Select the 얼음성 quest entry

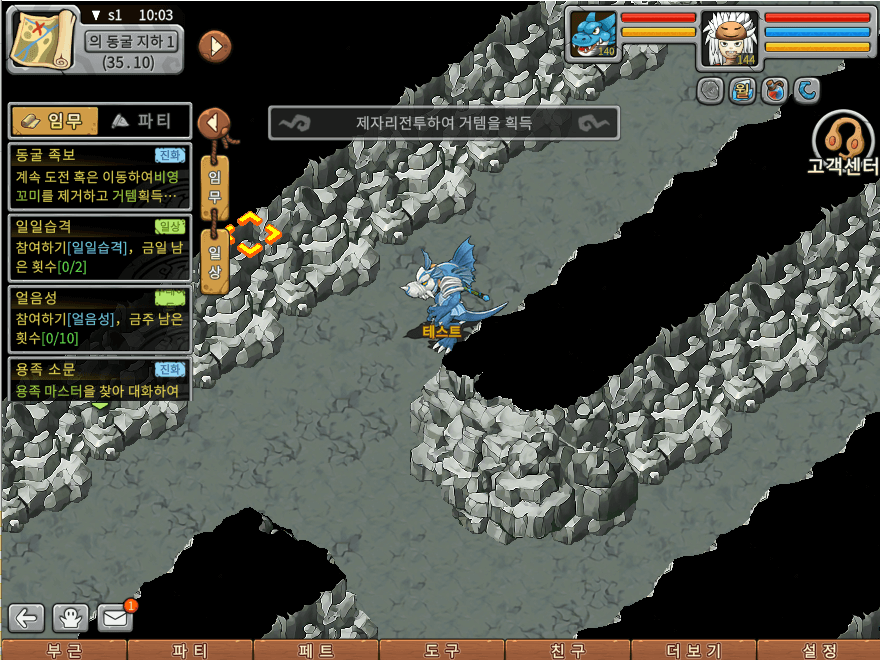98,319
